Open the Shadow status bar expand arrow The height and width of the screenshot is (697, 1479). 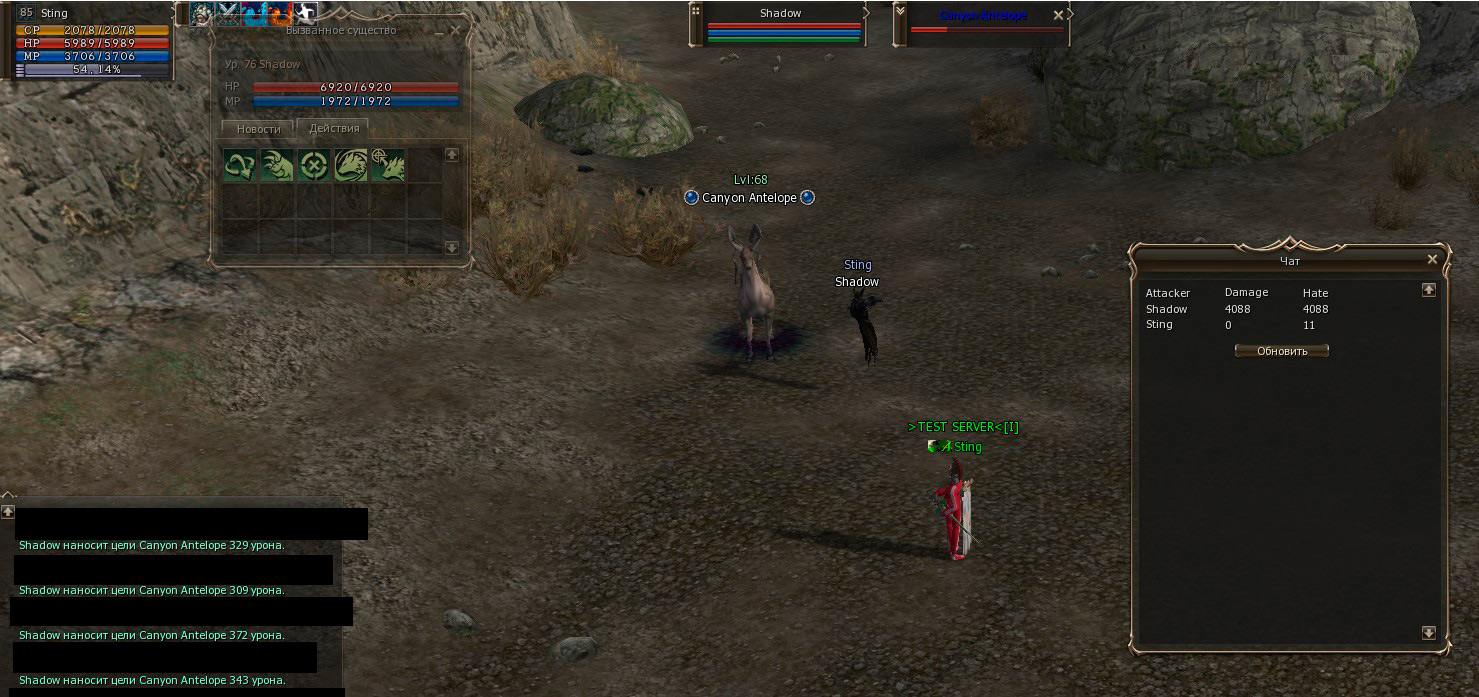(866, 14)
